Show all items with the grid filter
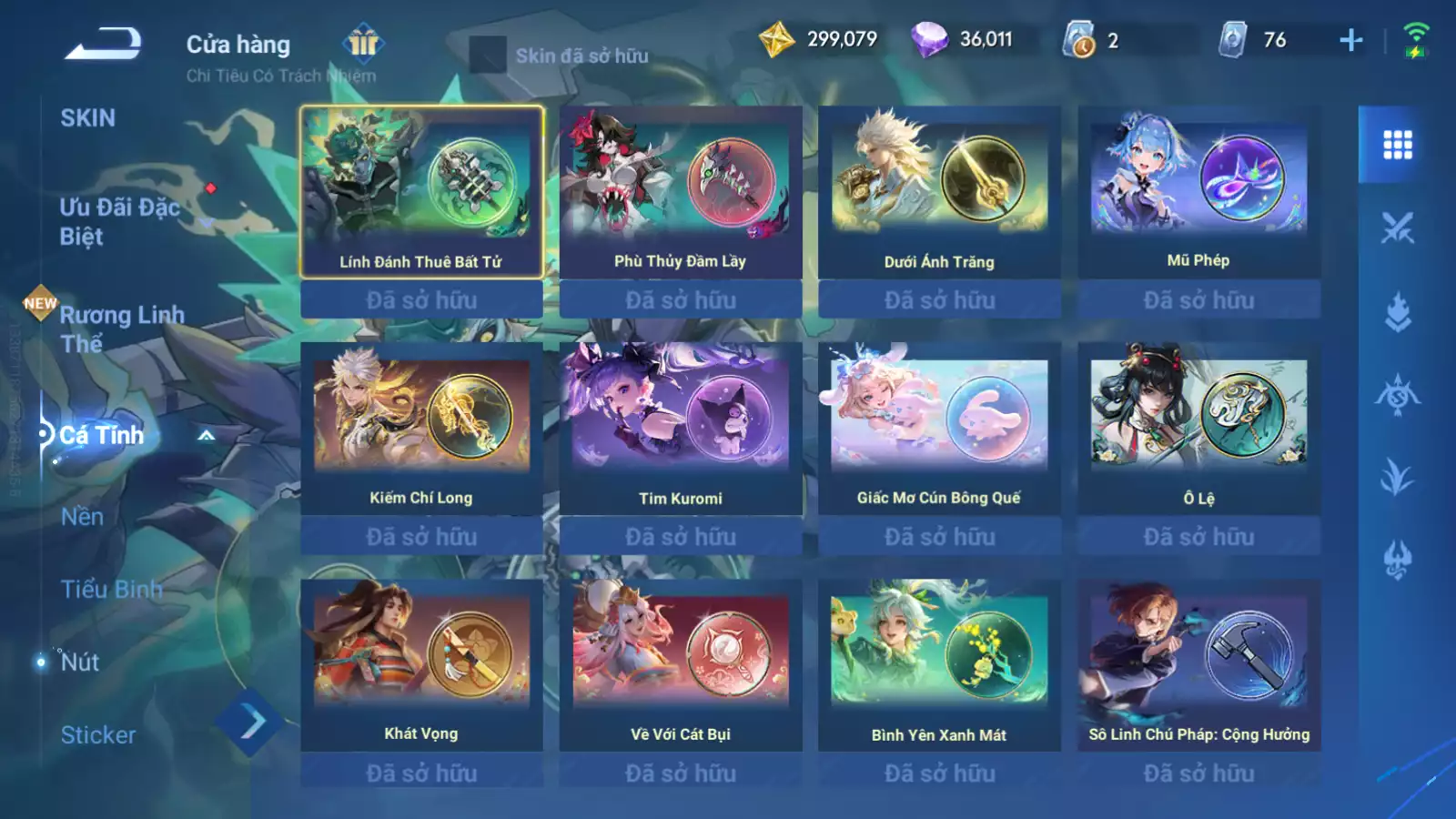The height and width of the screenshot is (819, 1456). point(1397,145)
